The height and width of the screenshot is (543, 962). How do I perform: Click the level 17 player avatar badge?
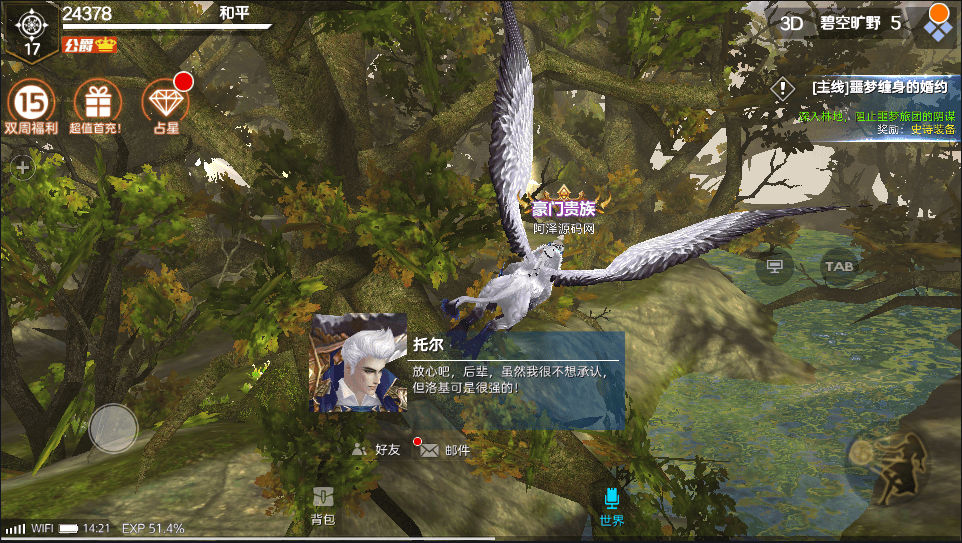[32, 29]
